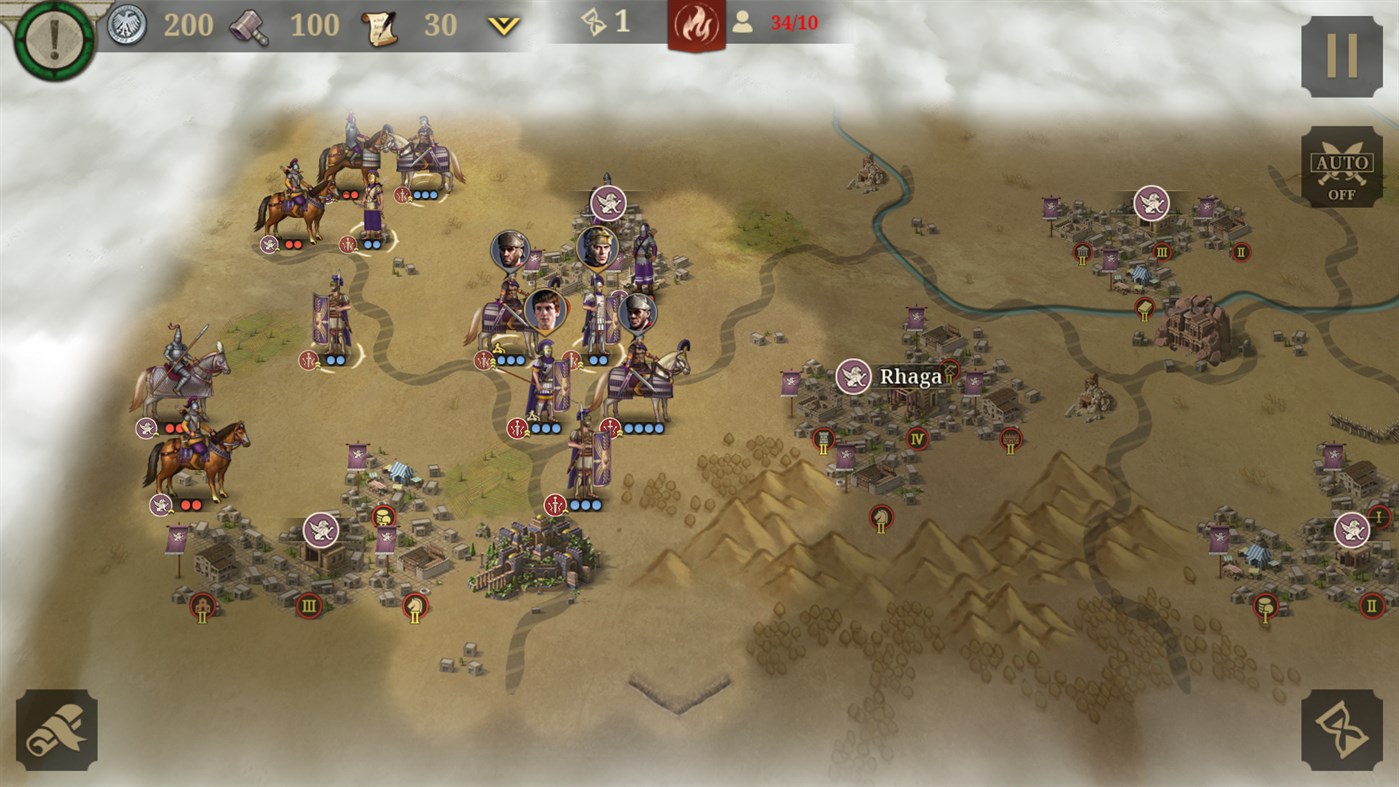Open the silver coins resource panel

pos(125,24)
